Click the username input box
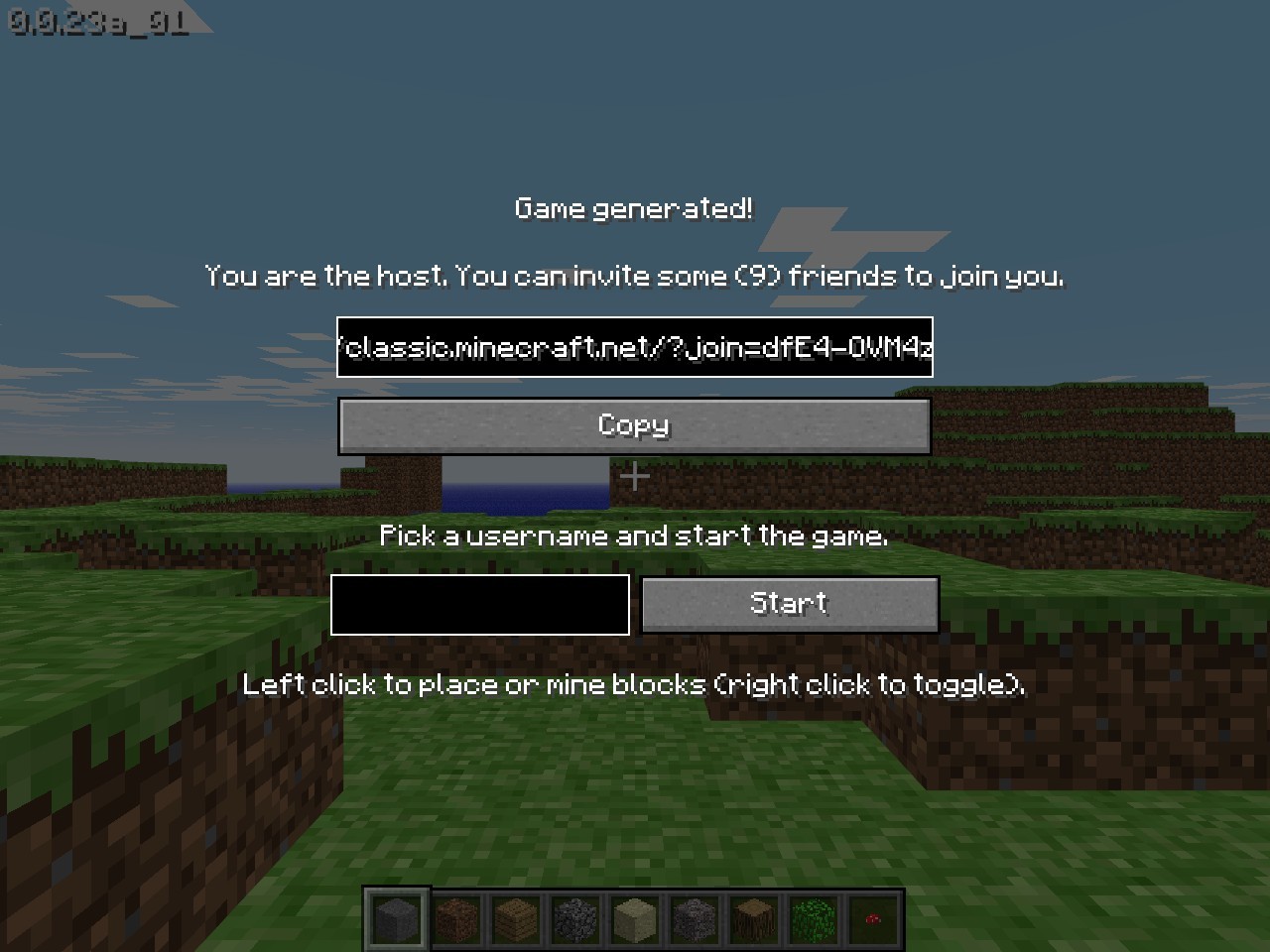 [x=479, y=604]
